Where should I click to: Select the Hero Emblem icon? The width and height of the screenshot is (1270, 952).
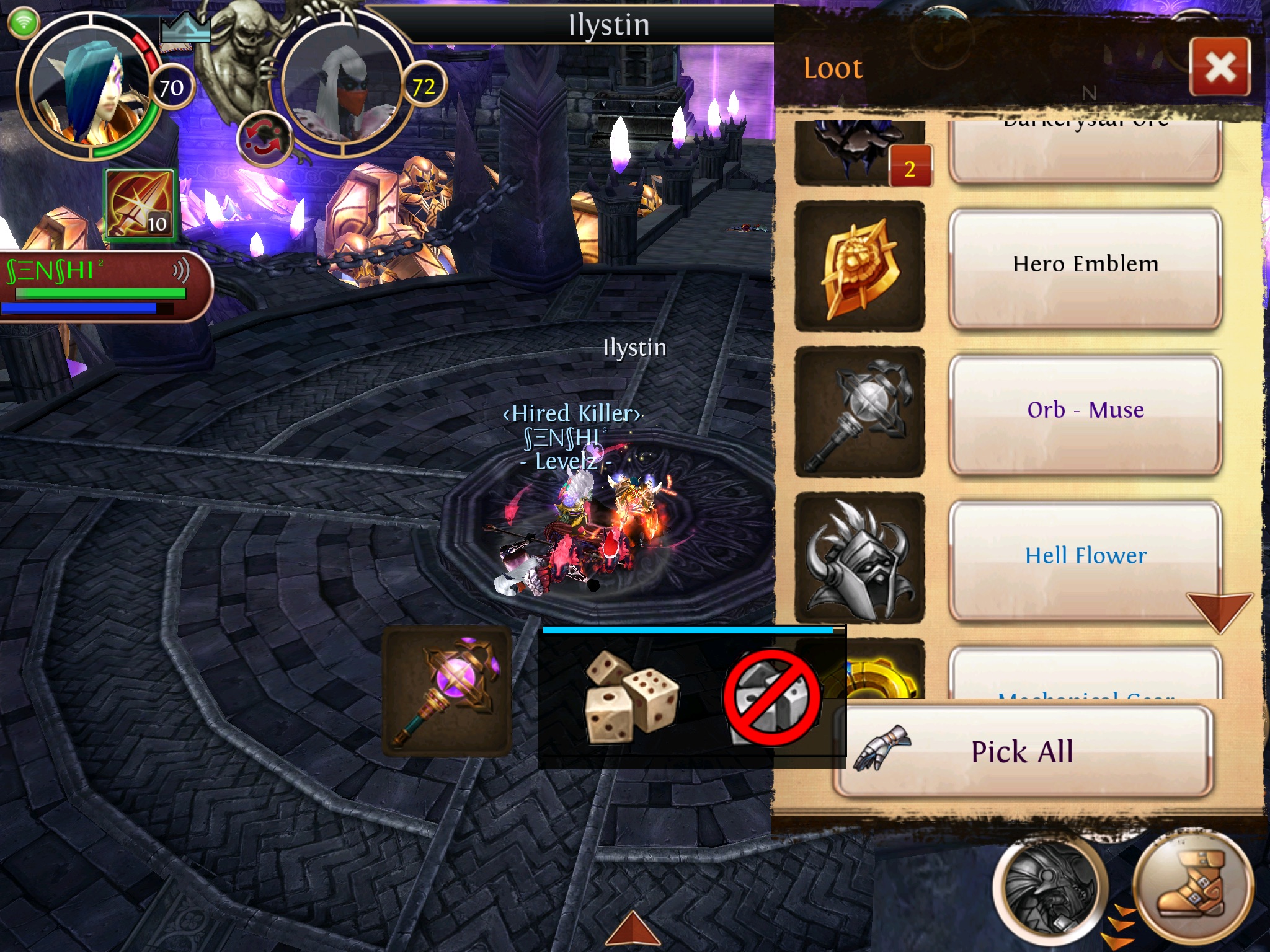point(859,267)
